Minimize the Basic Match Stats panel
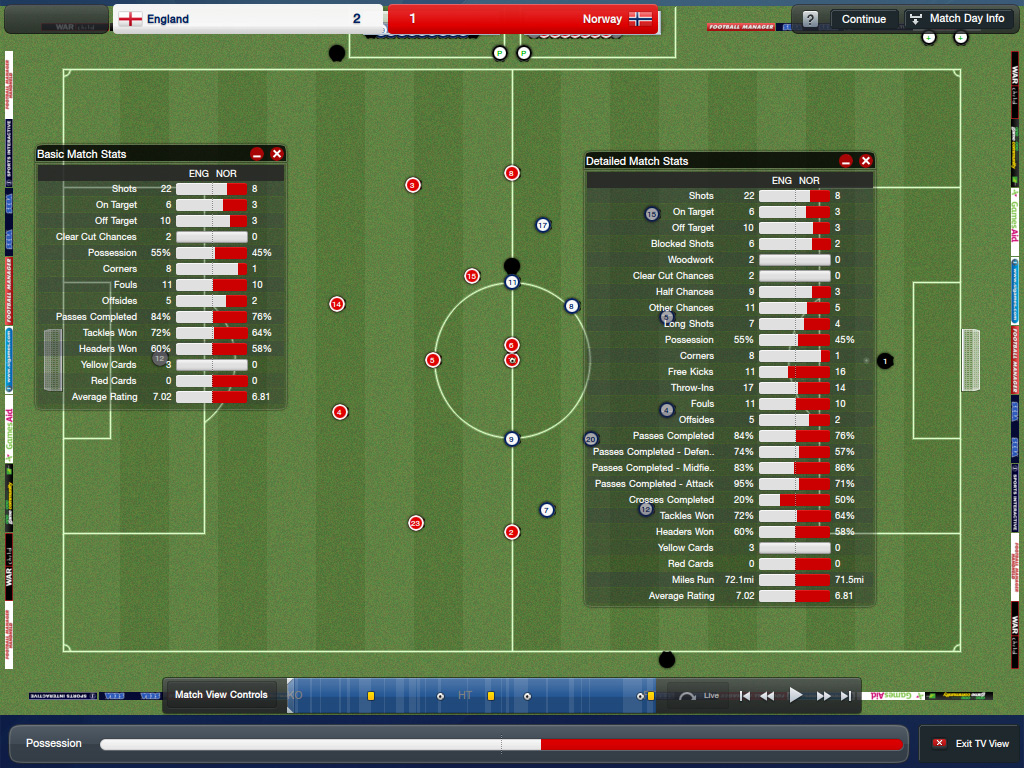This screenshot has width=1024, height=768. coord(257,154)
